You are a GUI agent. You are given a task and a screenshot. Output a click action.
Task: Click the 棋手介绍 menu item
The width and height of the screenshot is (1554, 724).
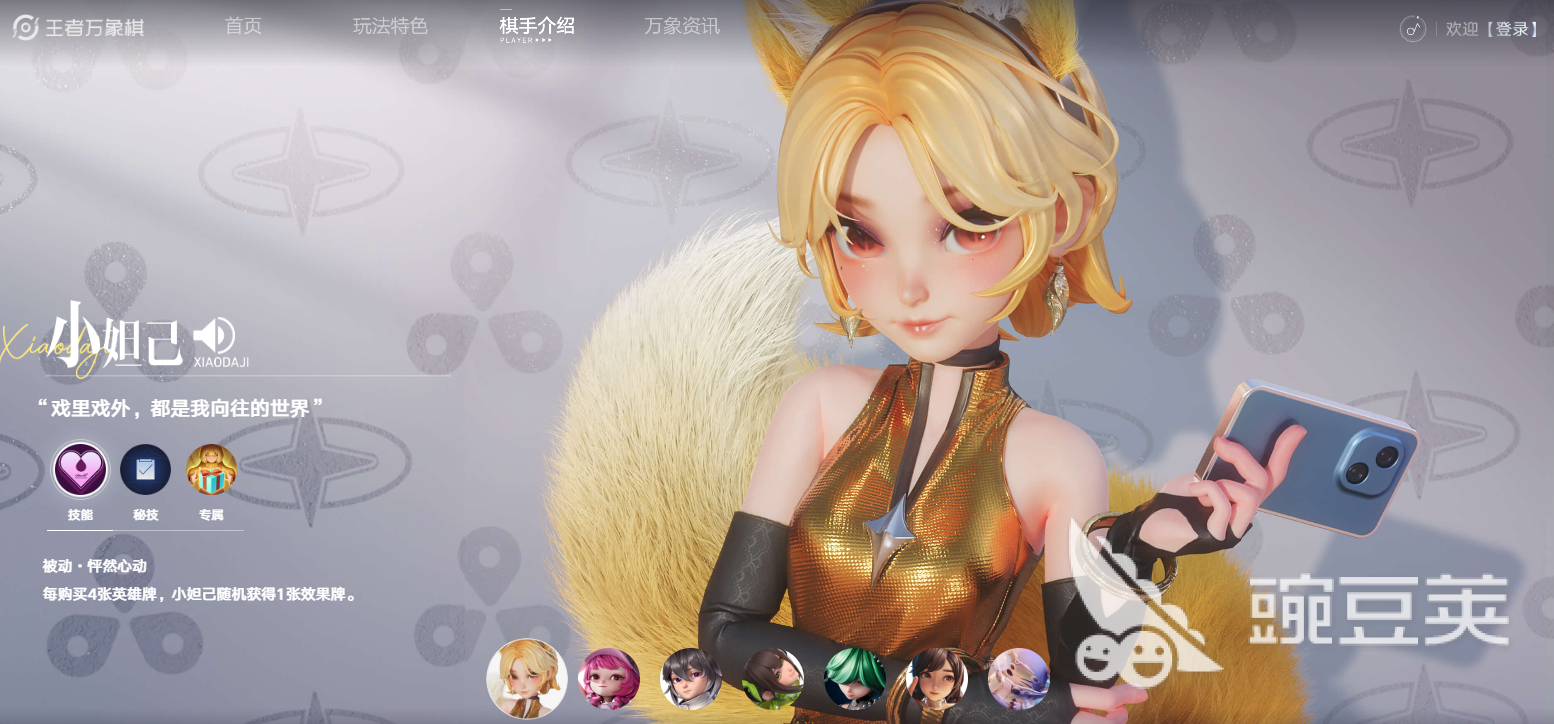click(x=535, y=26)
